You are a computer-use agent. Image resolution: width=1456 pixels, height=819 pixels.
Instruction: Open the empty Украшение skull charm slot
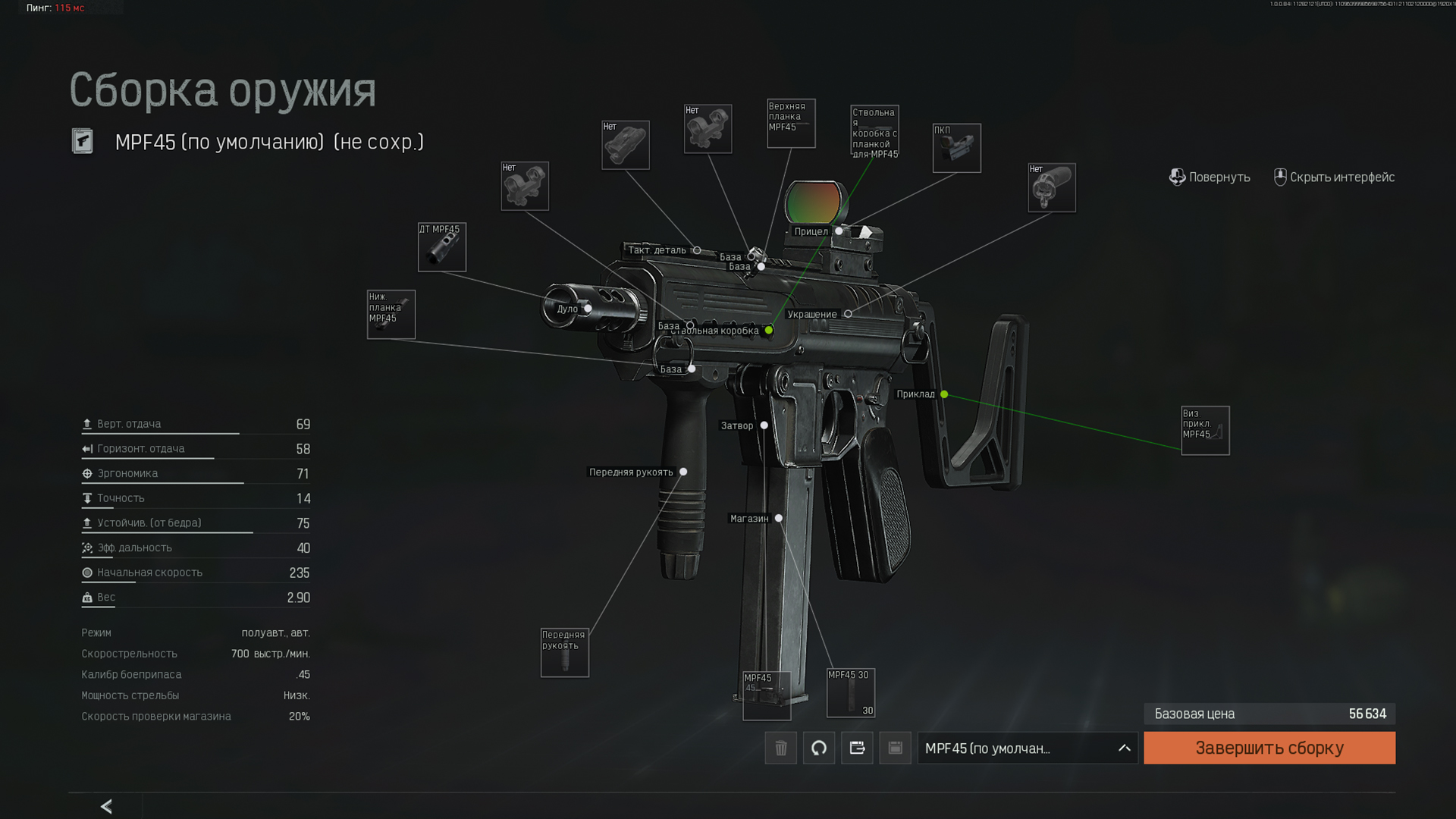(1051, 187)
